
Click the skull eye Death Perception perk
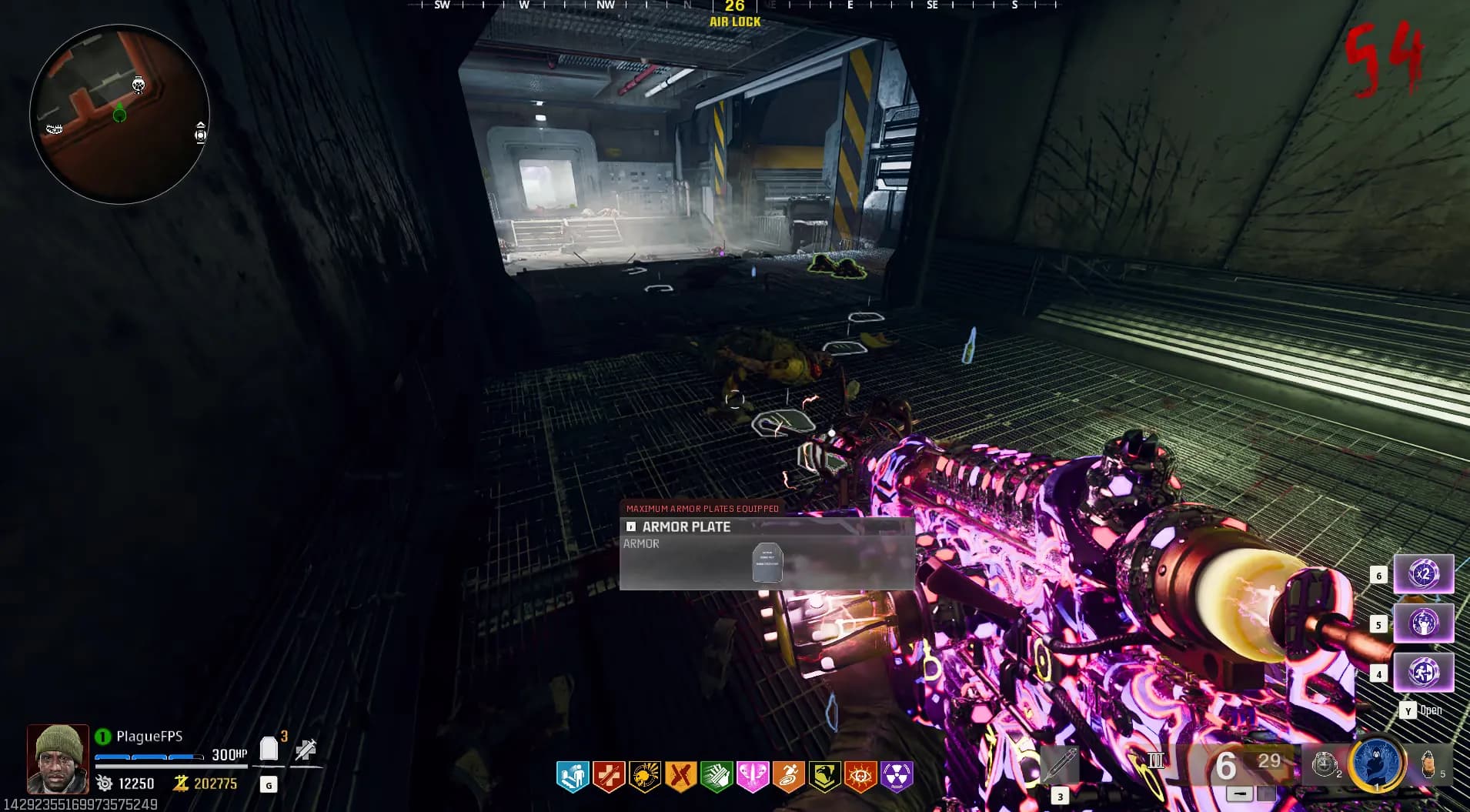(x=860, y=777)
